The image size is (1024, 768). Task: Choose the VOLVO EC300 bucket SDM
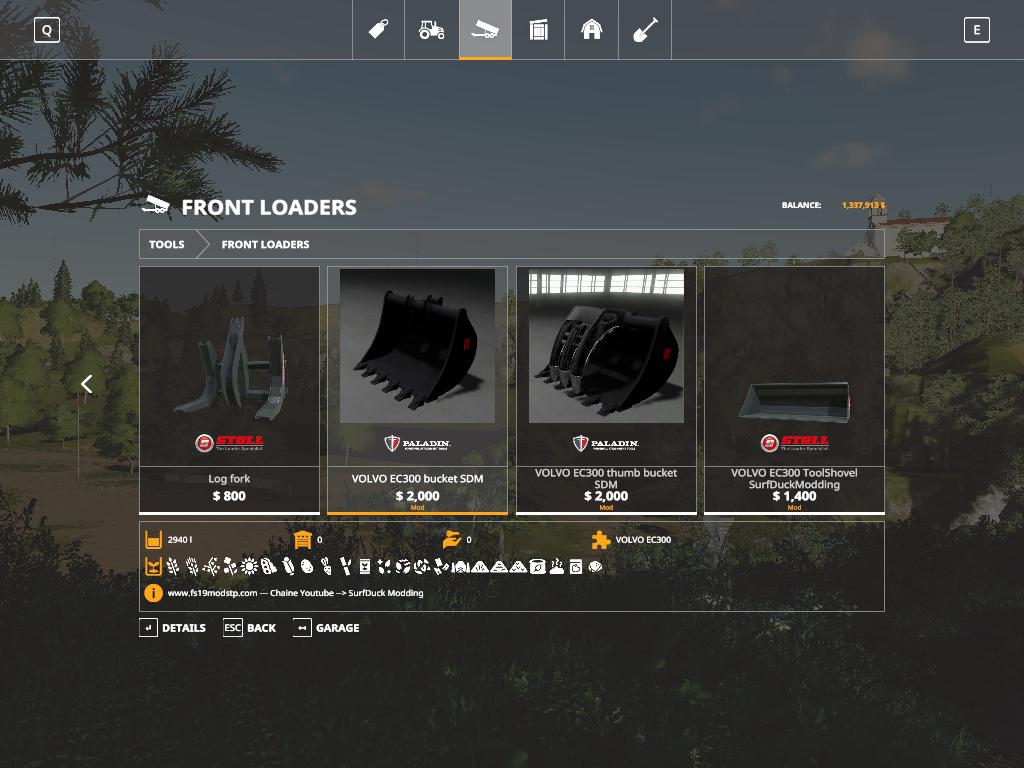coord(417,389)
